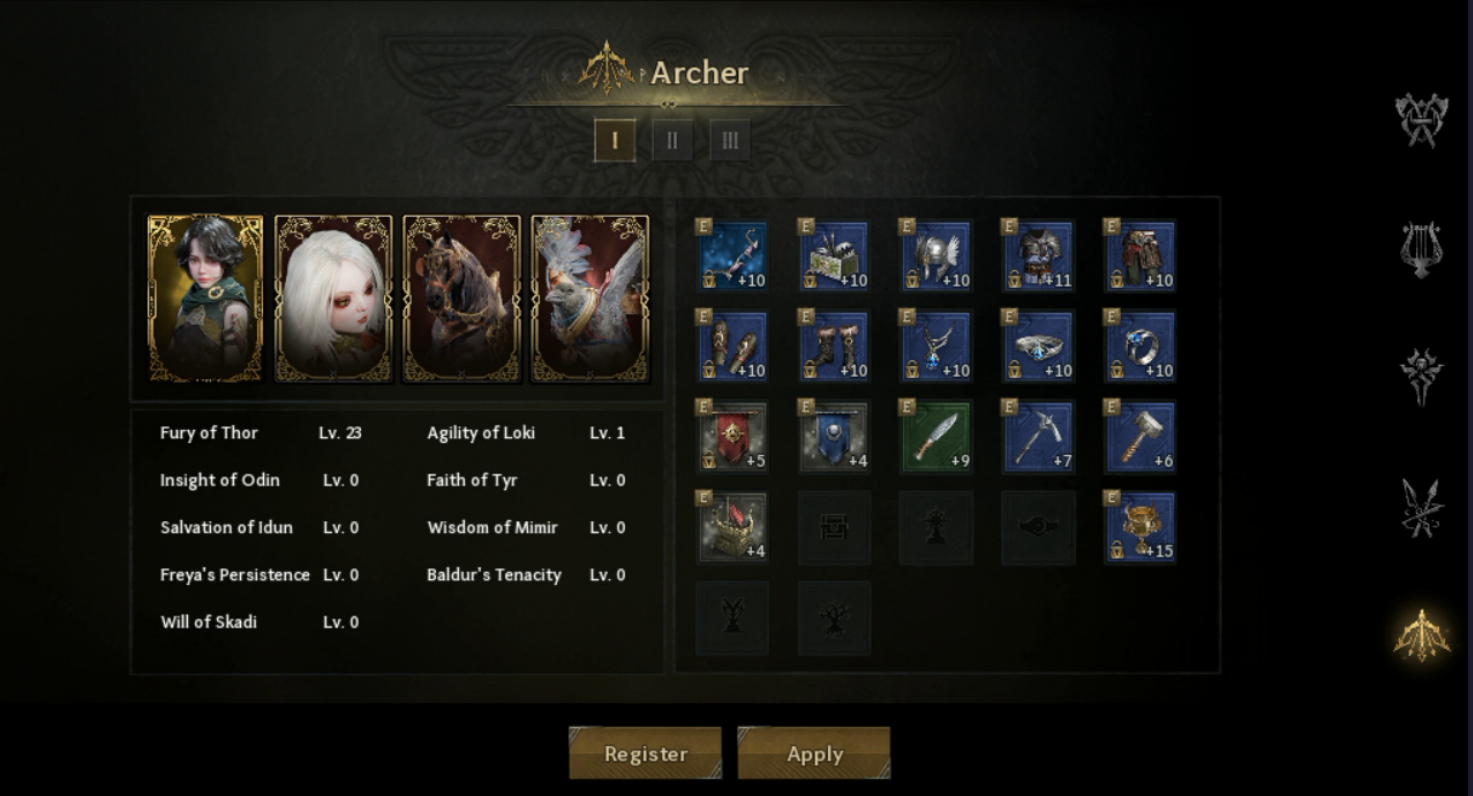Switch to preset tab II
1473x796 pixels.
tap(672, 141)
